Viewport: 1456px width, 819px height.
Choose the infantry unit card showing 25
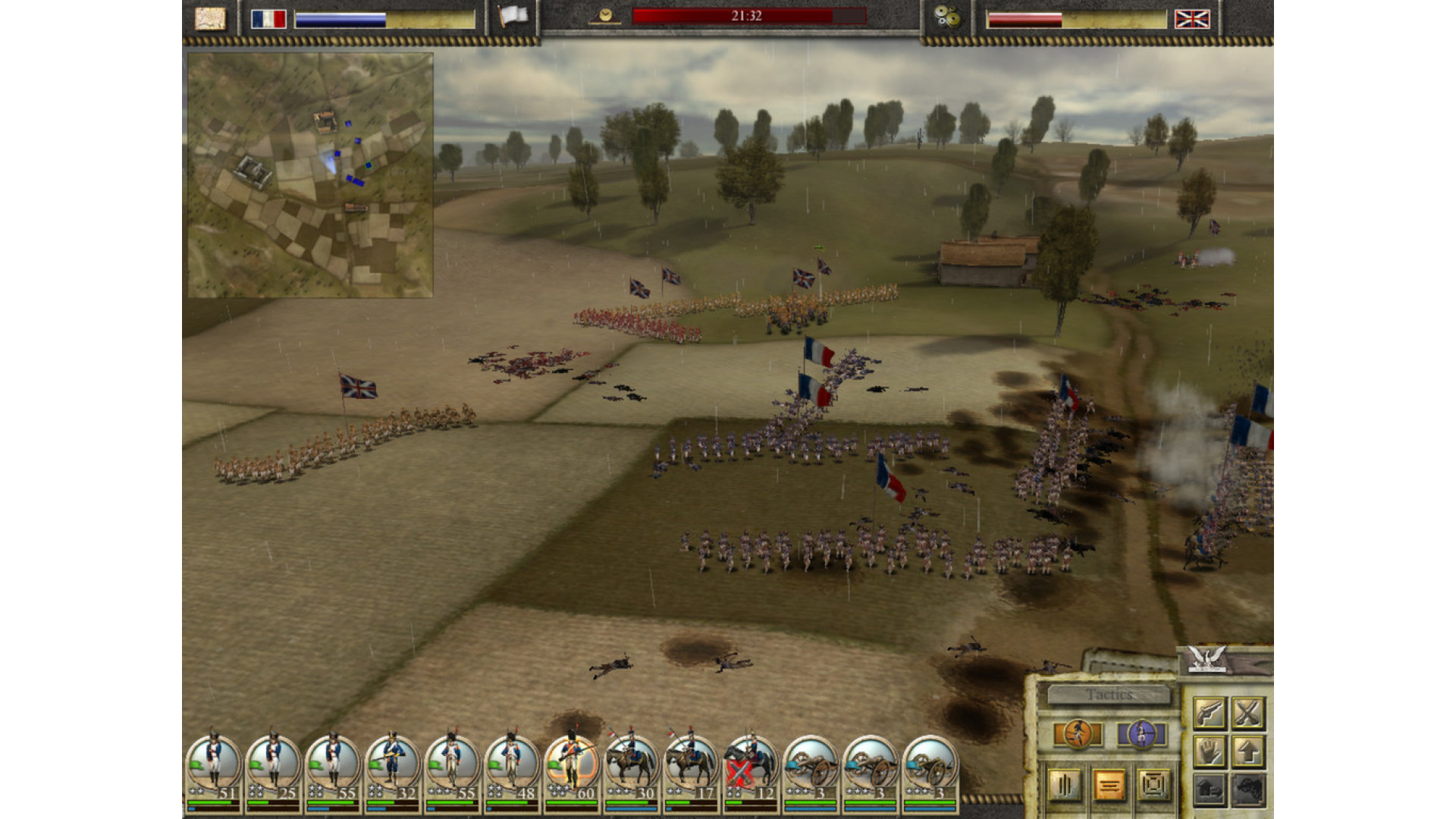point(273,766)
